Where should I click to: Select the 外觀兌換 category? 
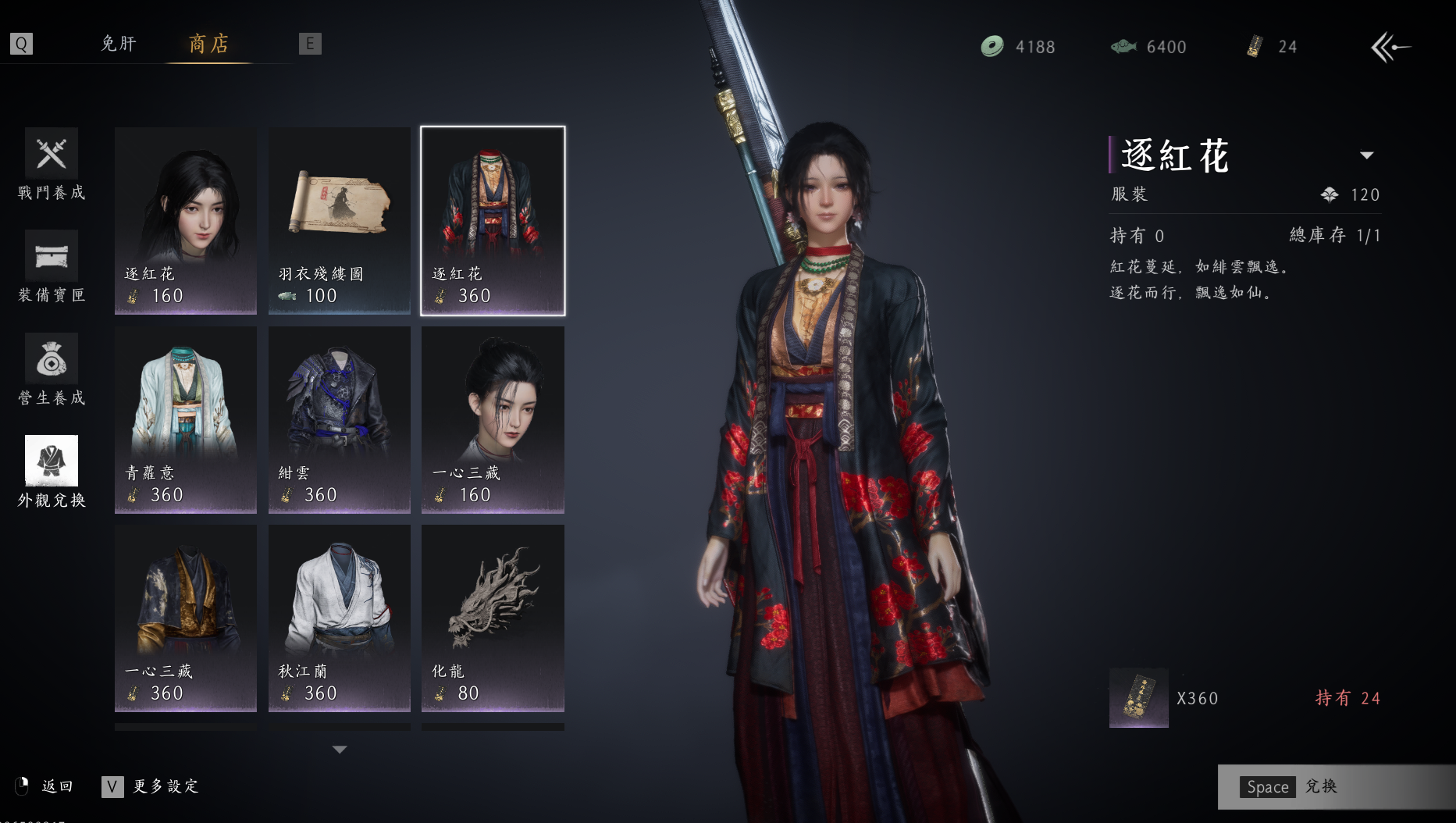(x=52, y=472)
